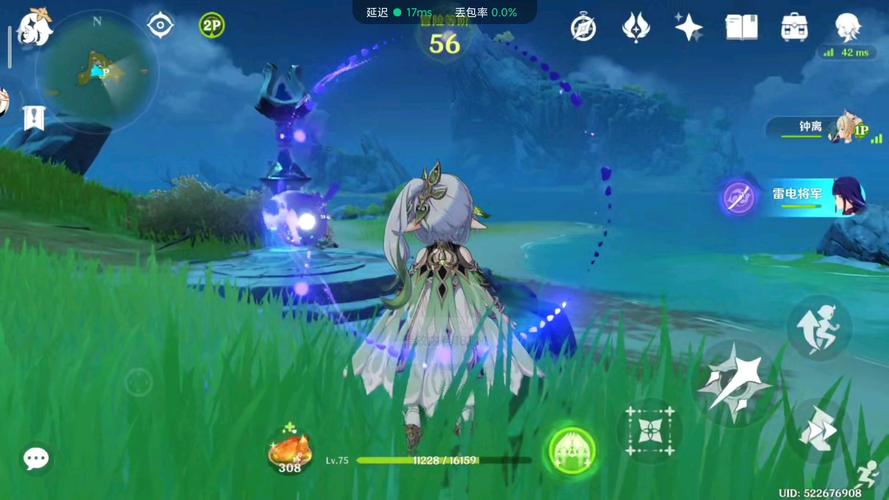Tap the jump button
The width and height of the screenshot is (889, 500).
pos(819,327)
